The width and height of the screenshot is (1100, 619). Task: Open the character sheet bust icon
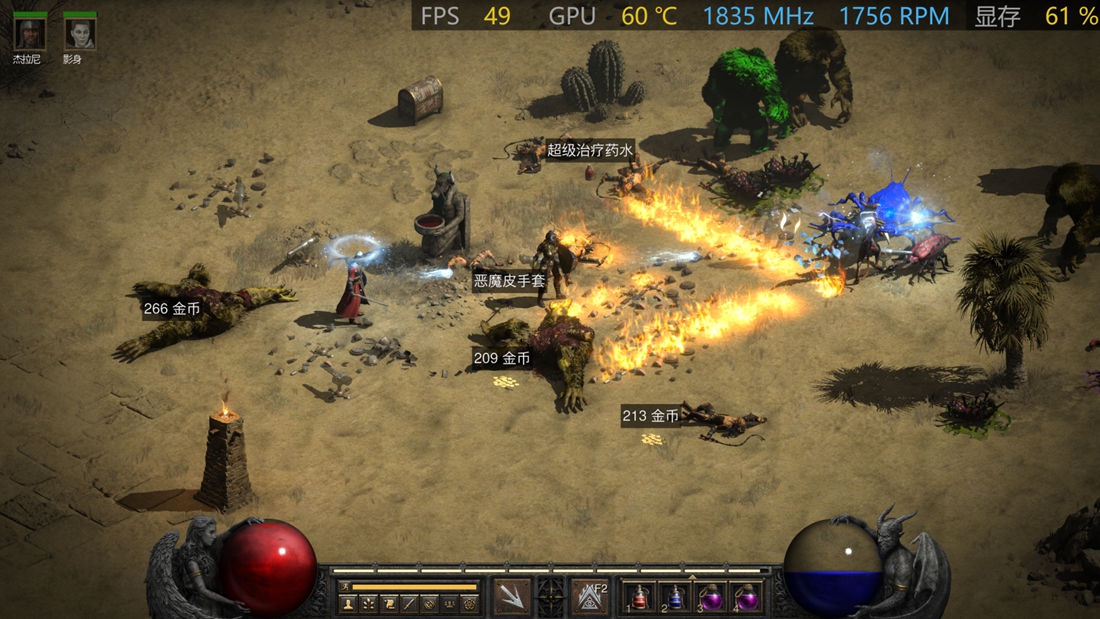(x=348, y=604)
